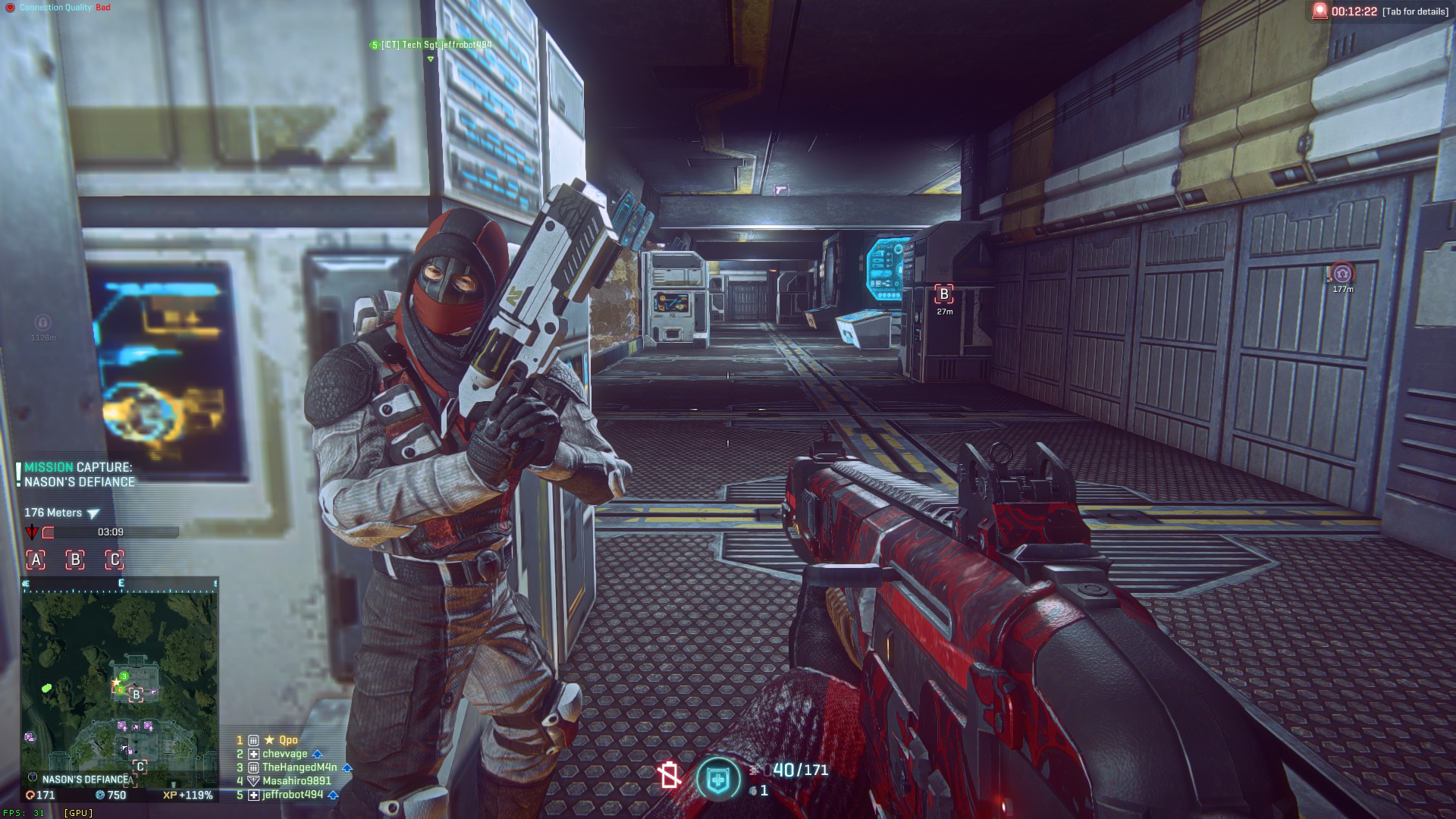The image size is (1456, 819).
Task: Select jeffrobot494 in squad list
Action: (293, 795)
